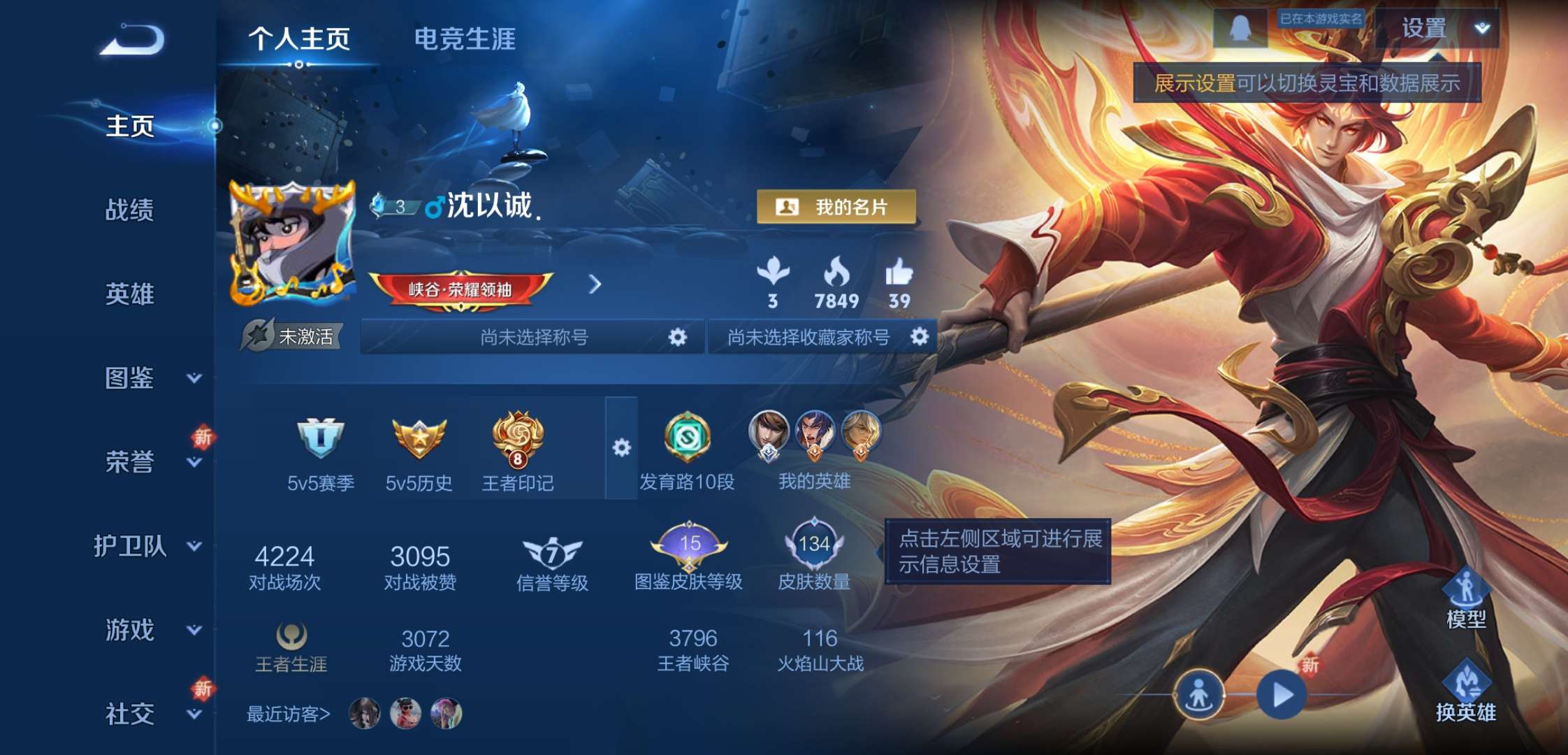This screenshot has width=1568, height=755.
Task: Click the 5v5历史 history badge
Action: [x=419, y=437]
